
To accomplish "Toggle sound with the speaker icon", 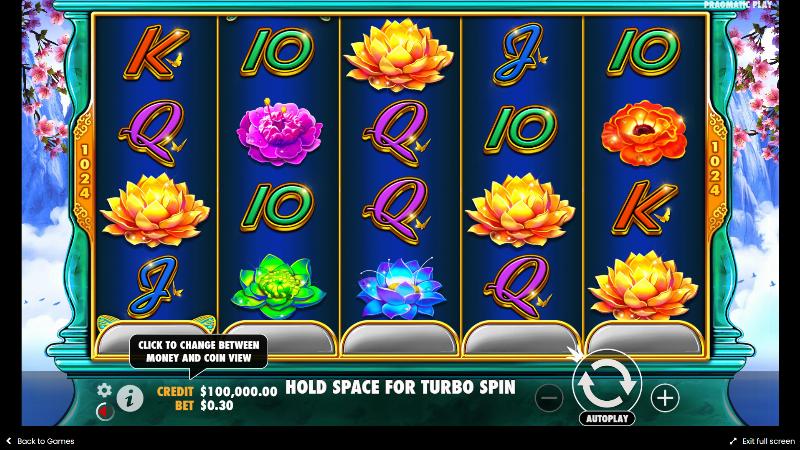I will pyautogui.click(x=103, y=410).
